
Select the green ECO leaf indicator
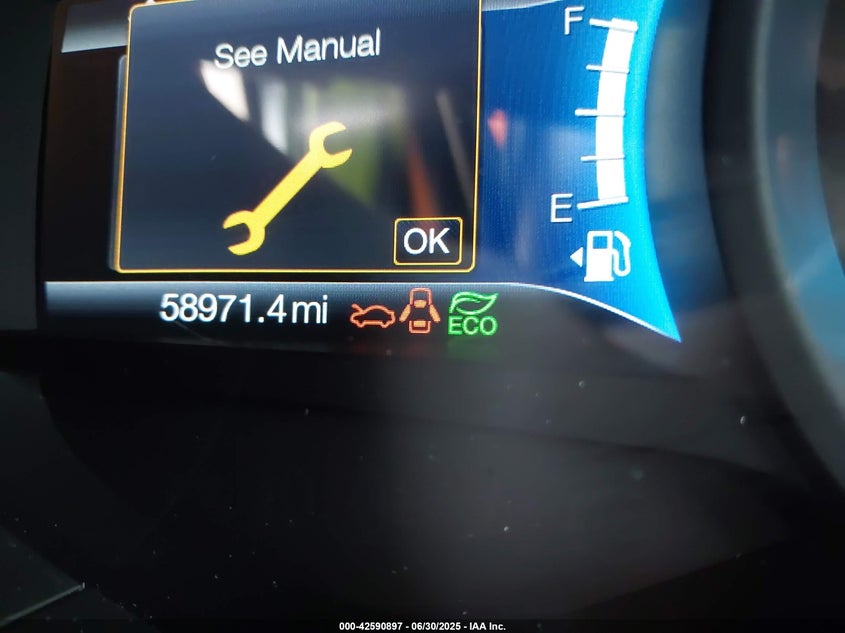(x=473, y=313)
